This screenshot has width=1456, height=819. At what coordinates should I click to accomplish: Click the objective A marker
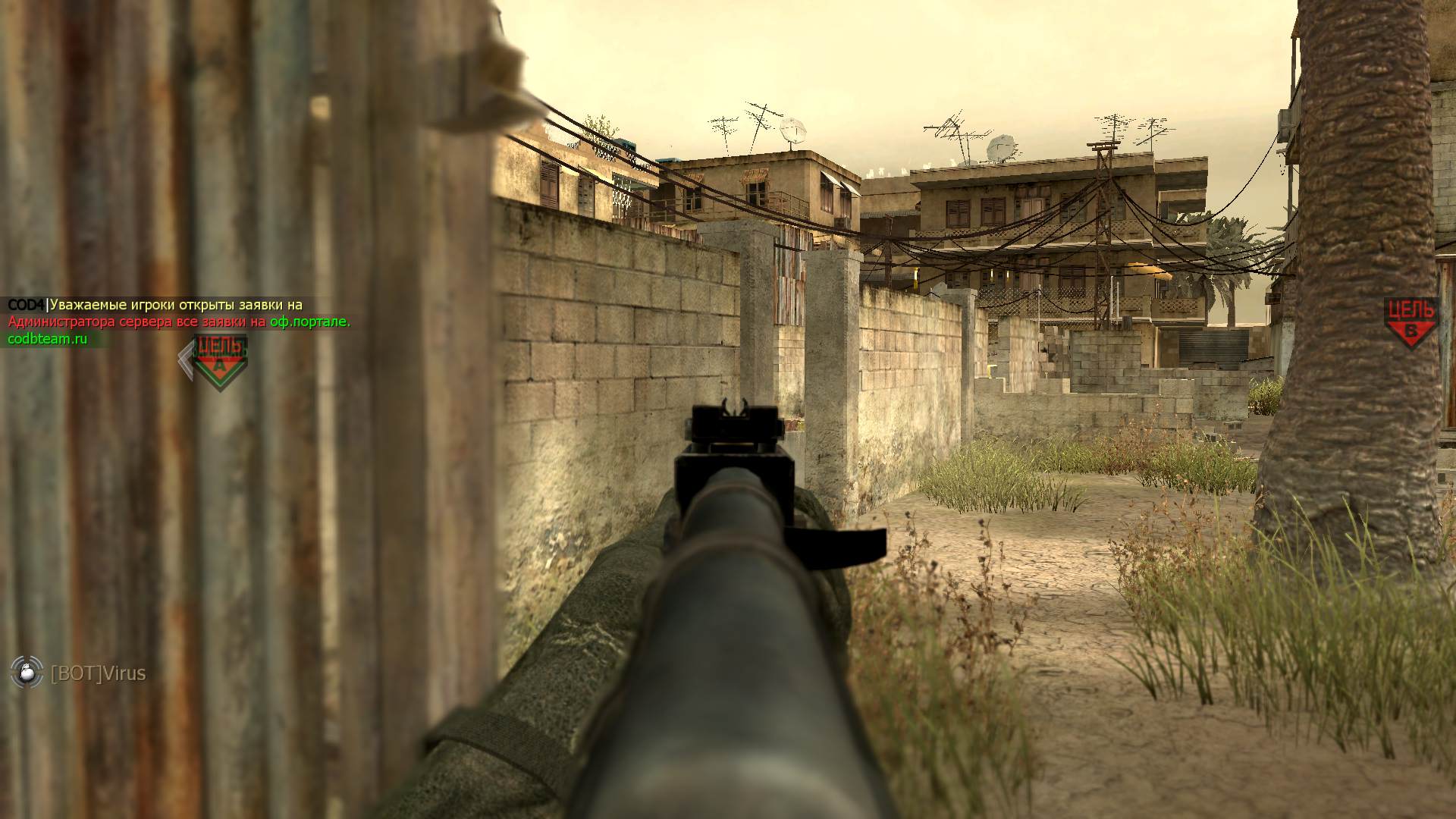tap(219, 361)
